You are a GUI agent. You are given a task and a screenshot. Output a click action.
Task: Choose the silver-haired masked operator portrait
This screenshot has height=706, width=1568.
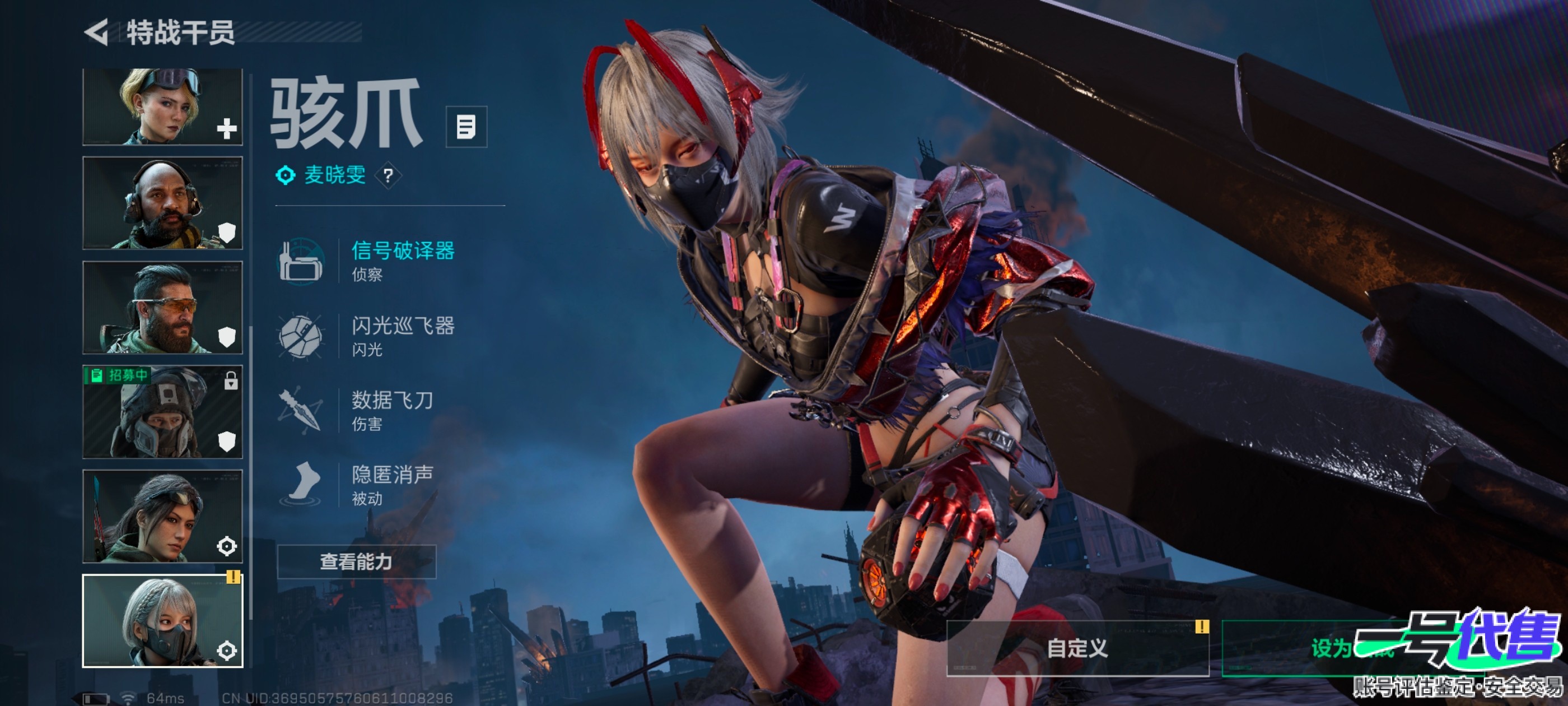pyautogui.click(x=162, y=621)
